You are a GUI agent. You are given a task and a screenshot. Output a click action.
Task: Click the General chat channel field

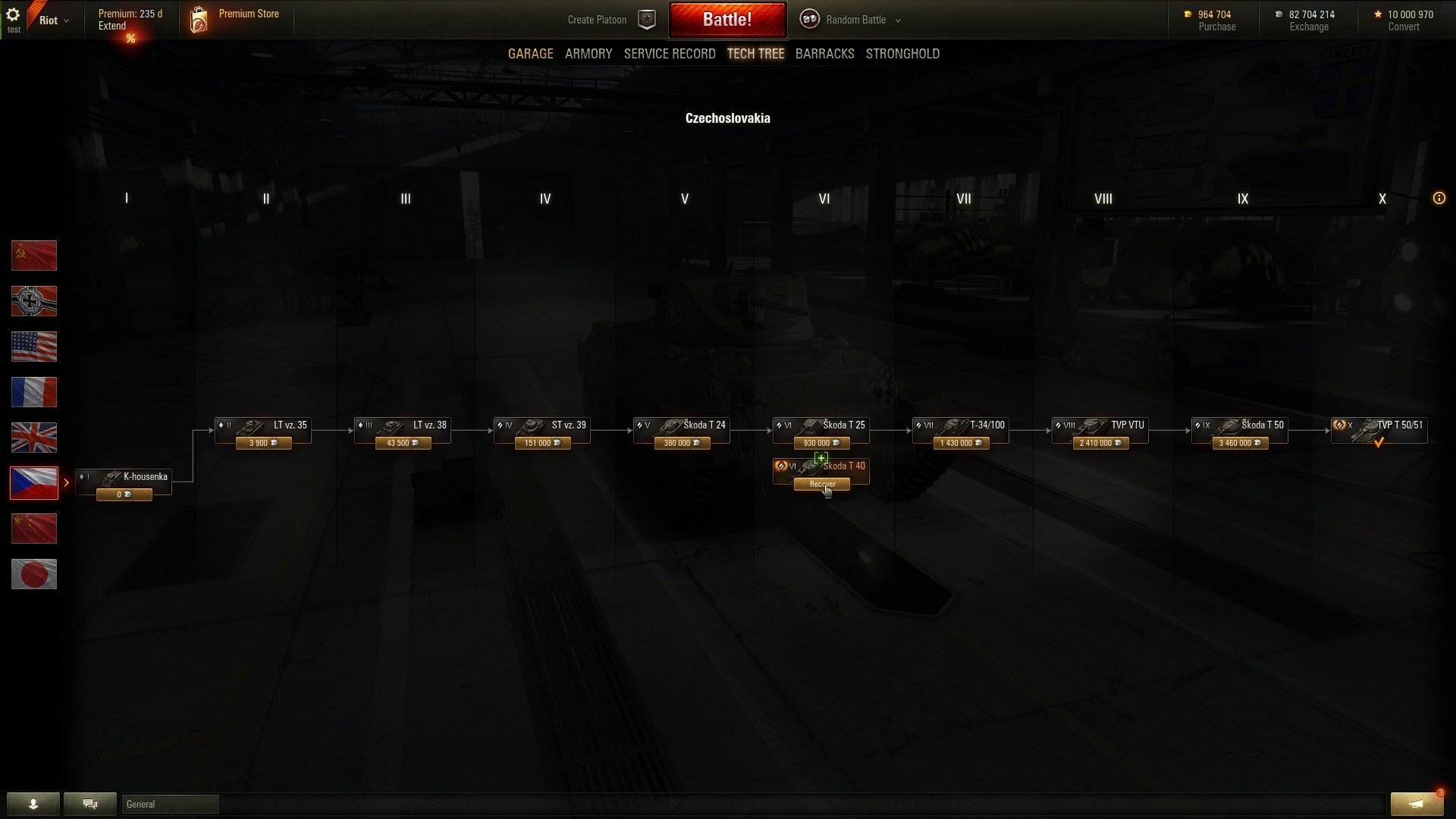170,804
